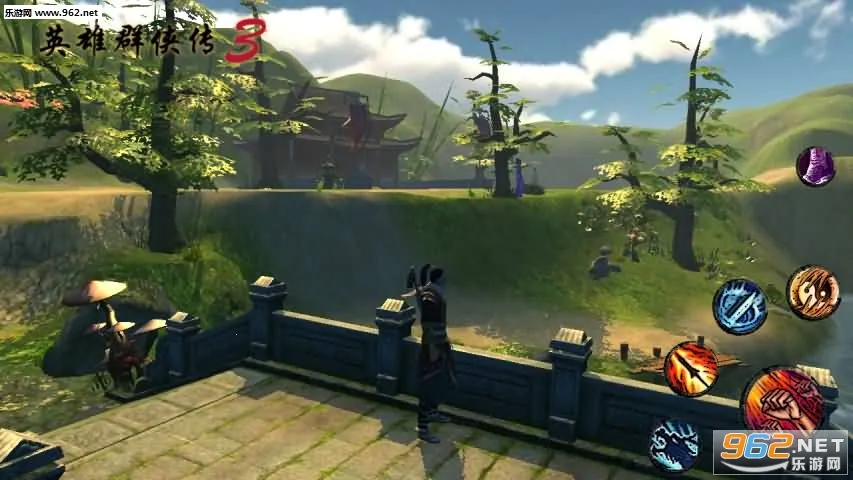Use the orange claw-mark skill
Screen dimensions: 853x480
tap(812, 292)
